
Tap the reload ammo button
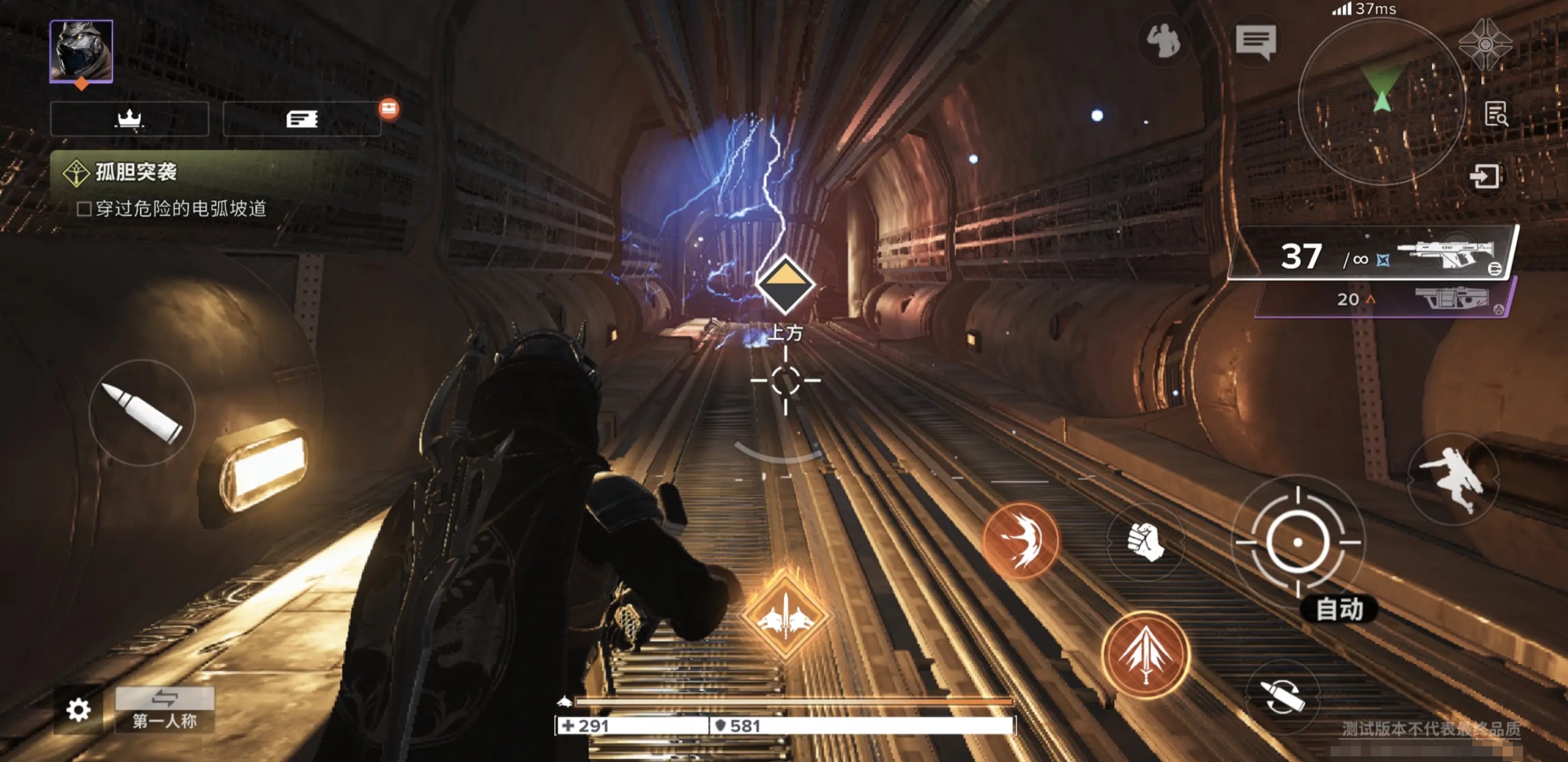tap(1282, 696)
